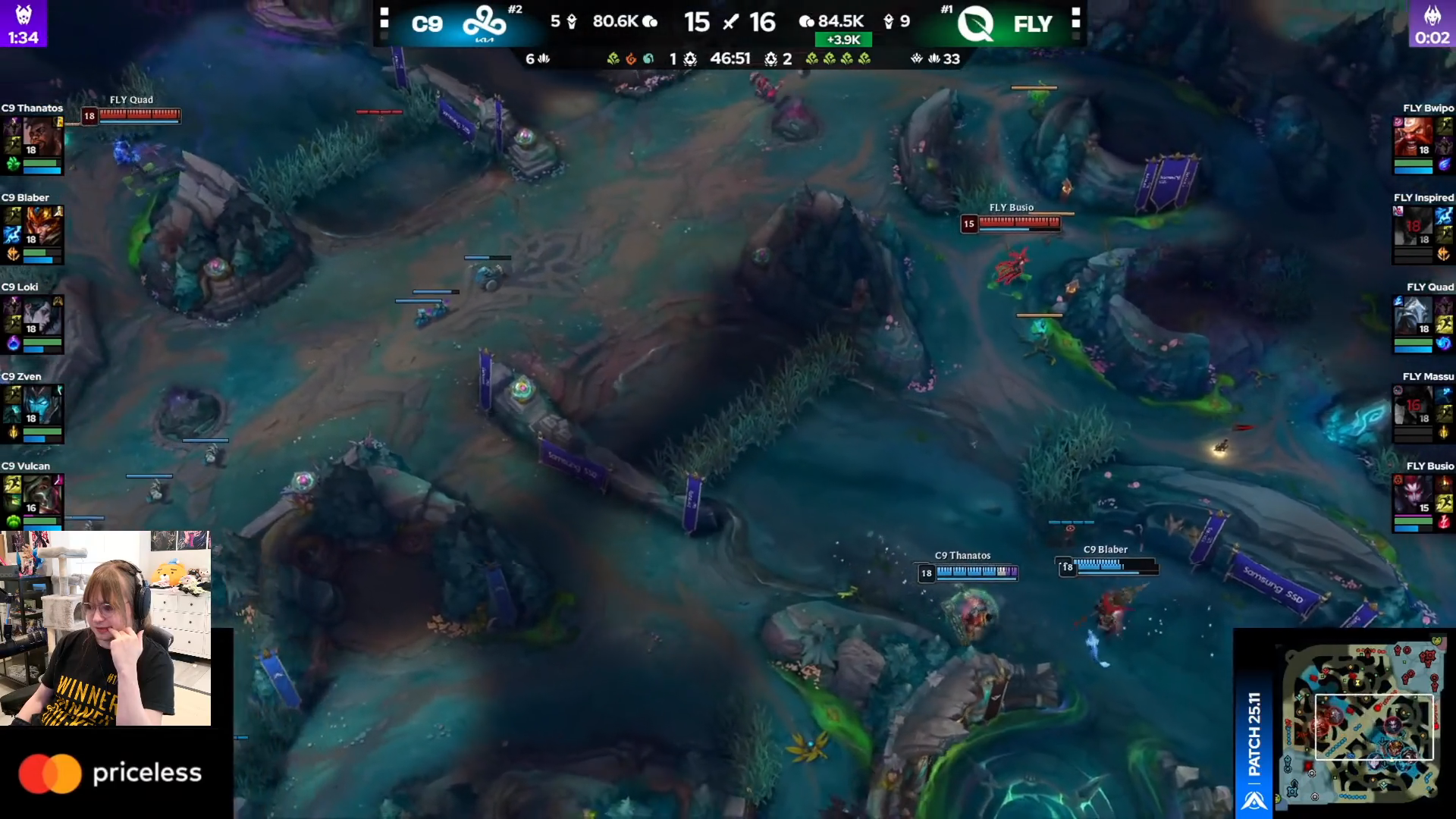
Task: Click the Baron icon next to the 46:51 timer
Action: tap(691, 59)
